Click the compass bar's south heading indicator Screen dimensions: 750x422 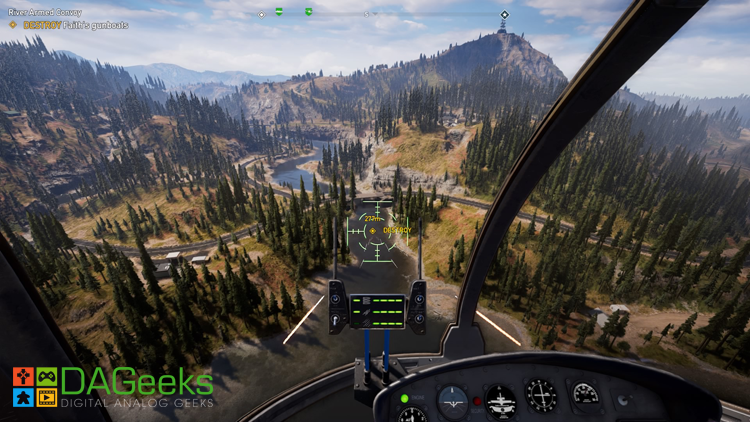[368, 14]
